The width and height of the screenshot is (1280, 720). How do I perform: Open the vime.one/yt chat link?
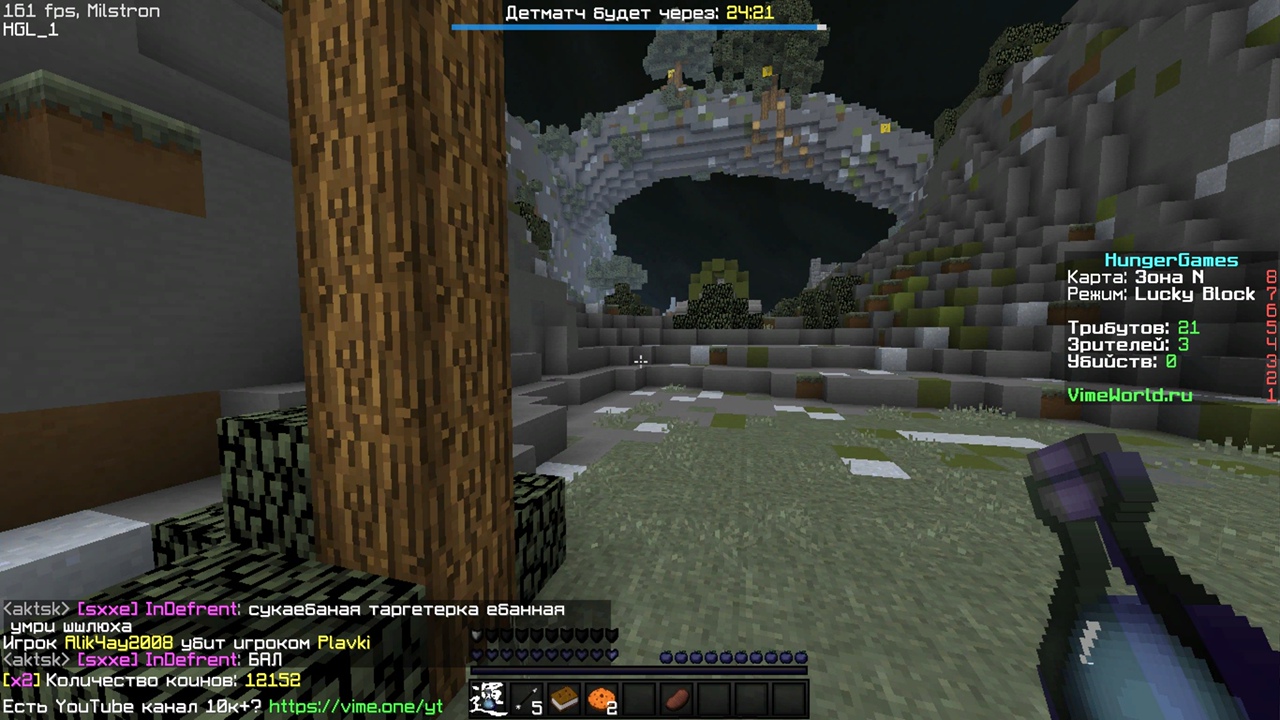pyautogui.click(x=355, y=707)
